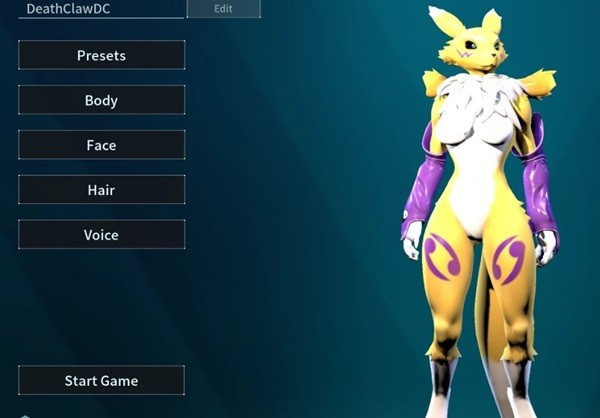
Task: Select the Hair customization option
Action: click(101, 190)
